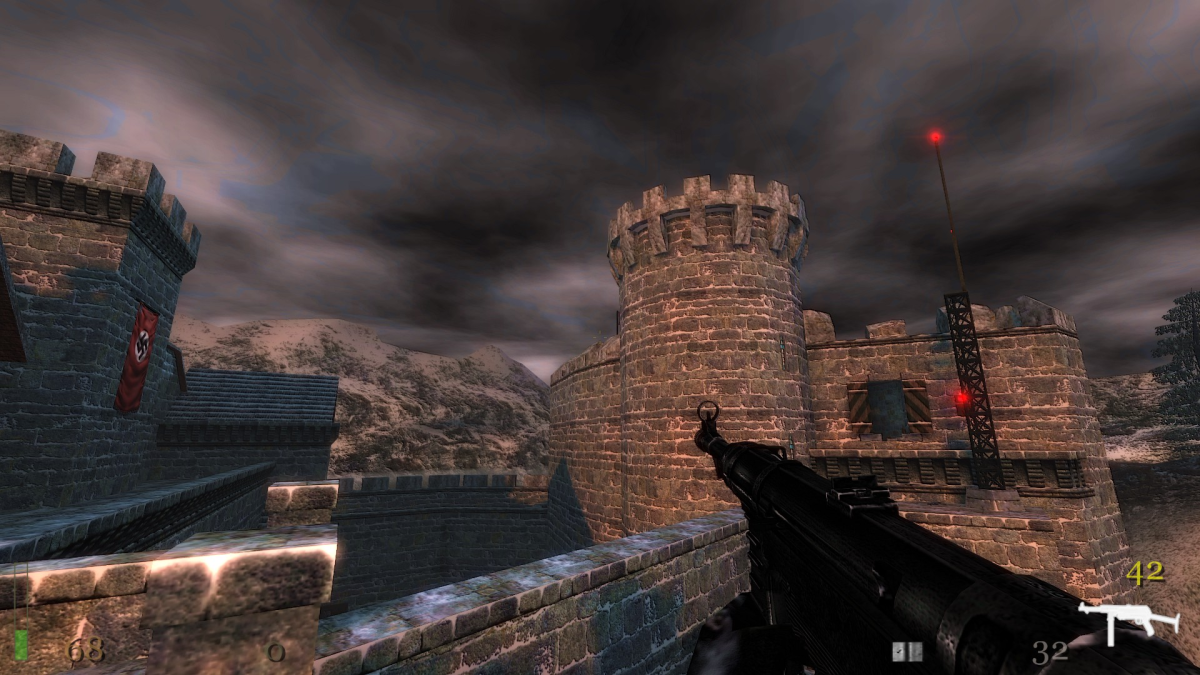1200x675 pixels.
Task: Click the small gray two-panel item icon
Action: [907, 652]
